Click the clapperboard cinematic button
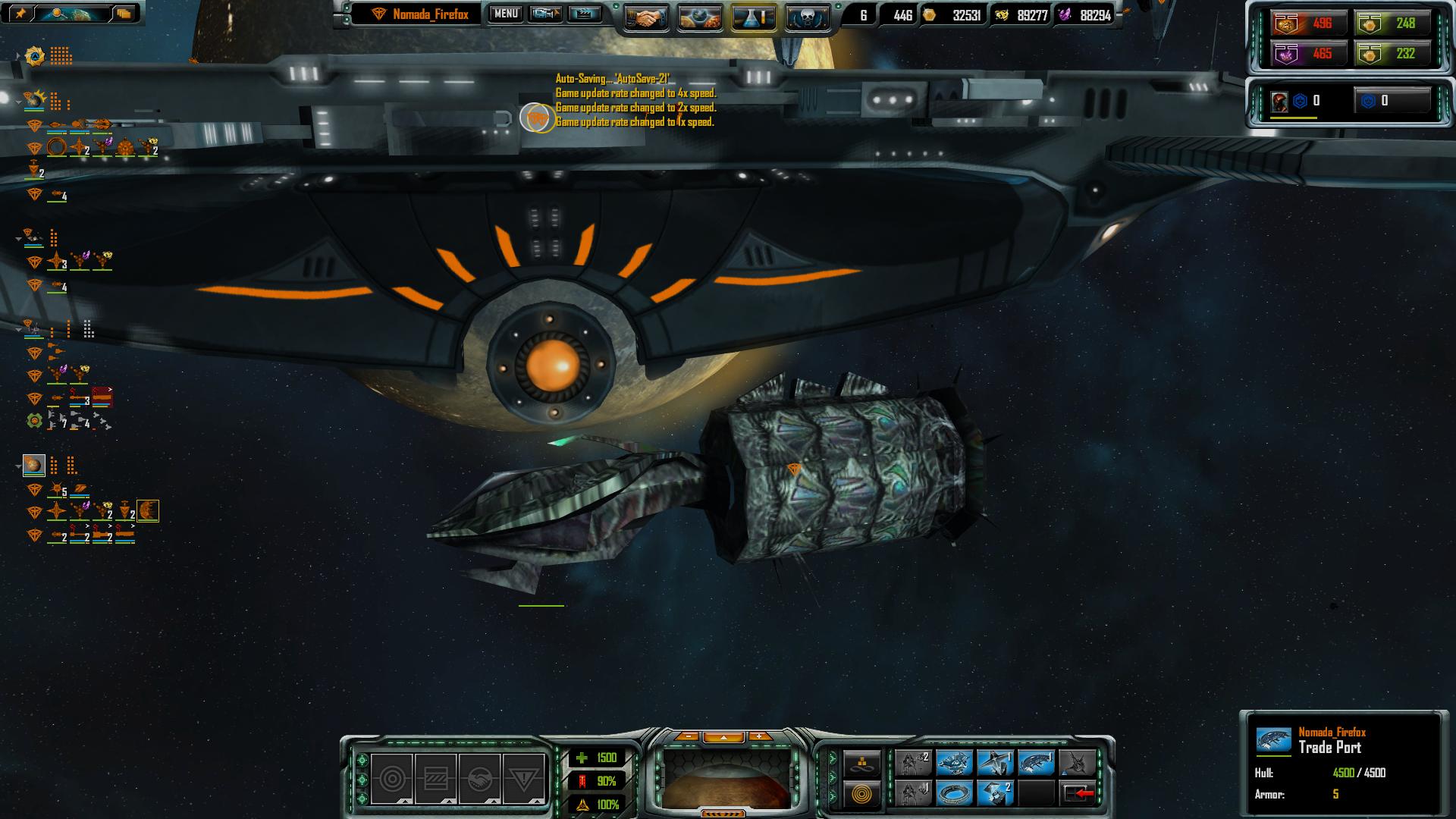 point(584,14)
